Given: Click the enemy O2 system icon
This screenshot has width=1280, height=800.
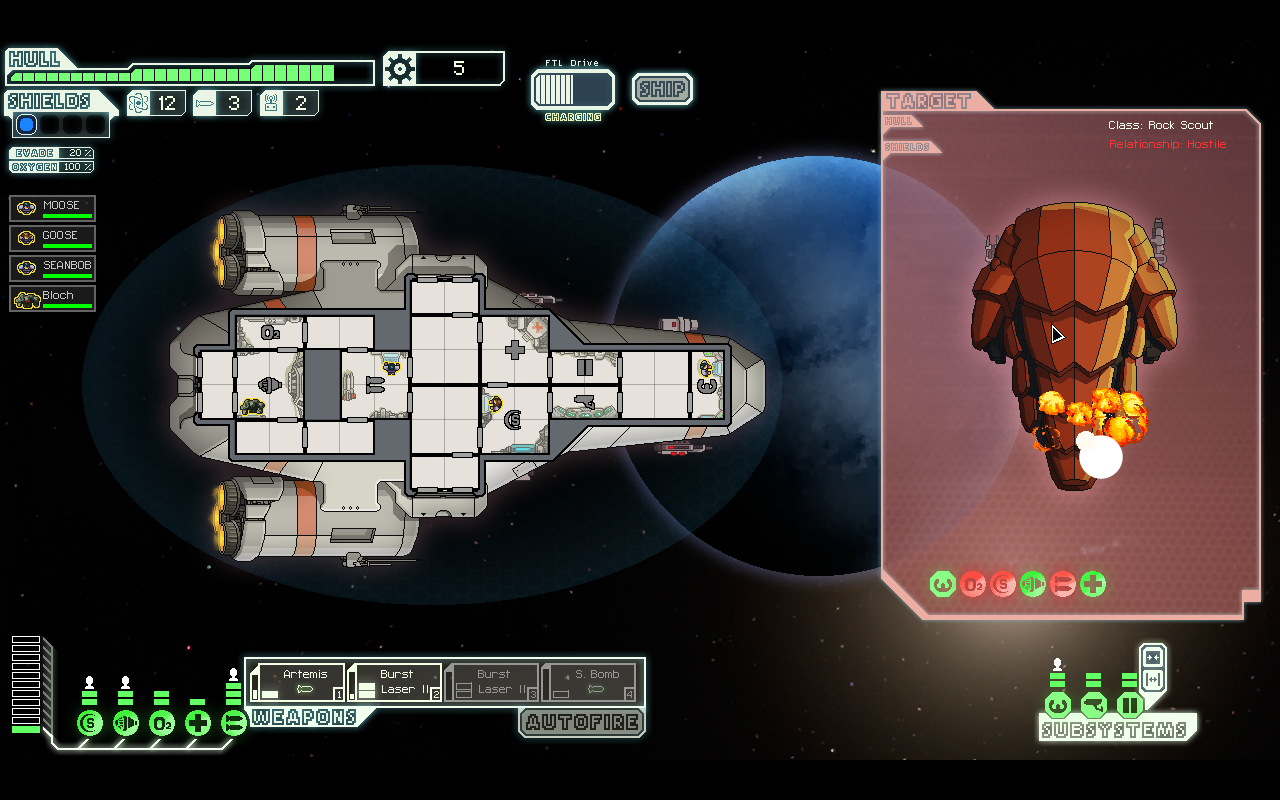Looking at the screenshot, I should pos(972,584).
